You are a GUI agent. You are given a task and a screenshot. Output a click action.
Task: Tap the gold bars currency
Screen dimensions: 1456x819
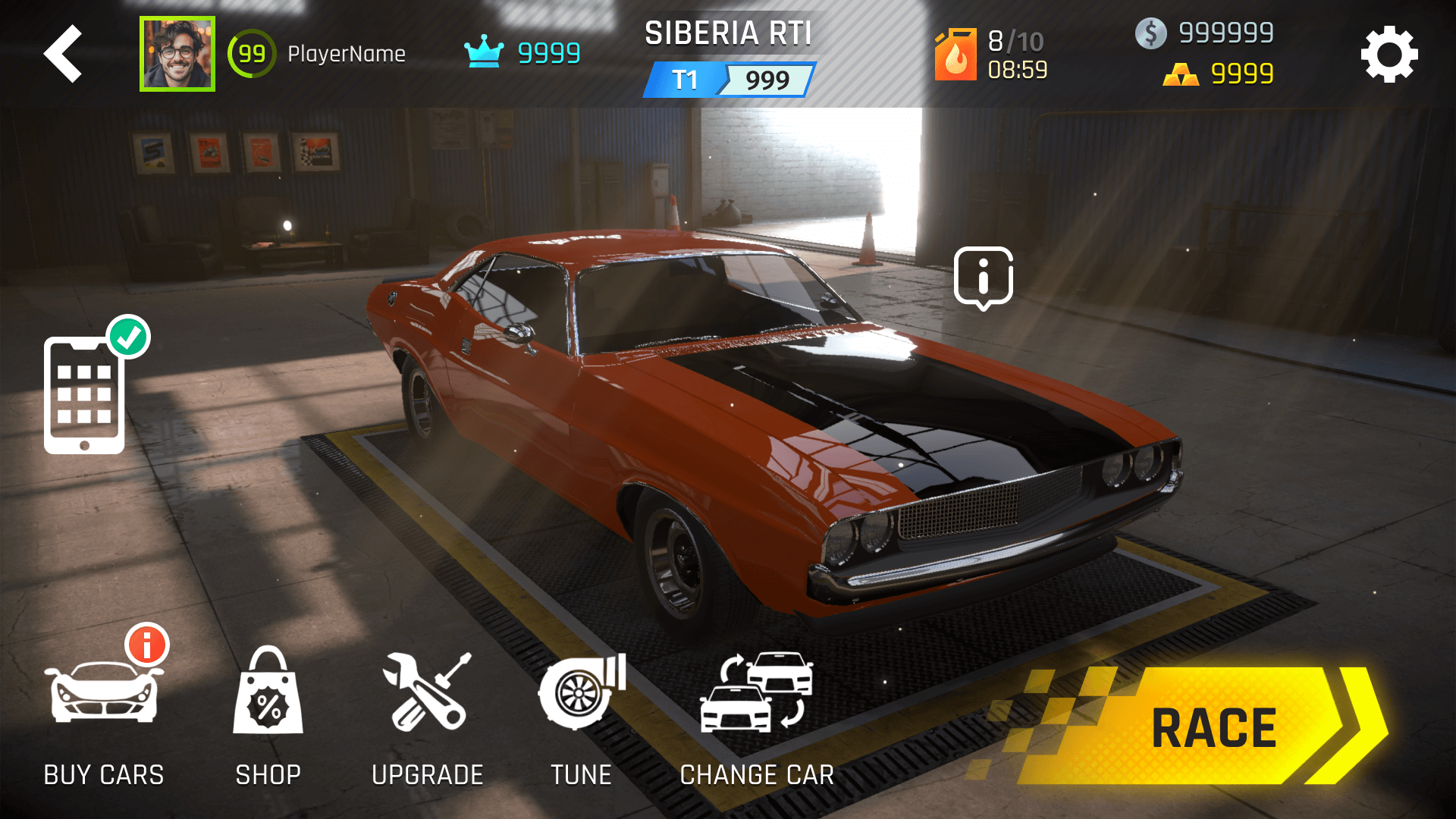click(x=1218, y=74)
